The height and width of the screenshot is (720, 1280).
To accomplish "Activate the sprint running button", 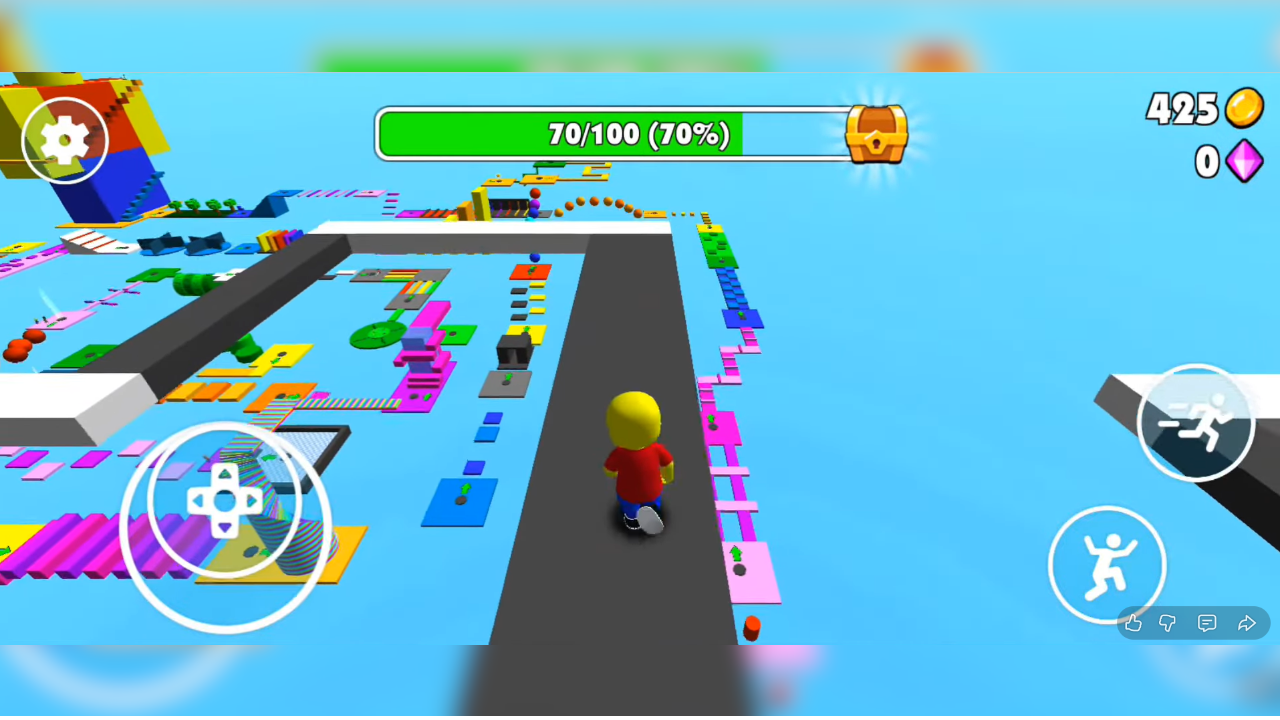I will coord(1195,423).
